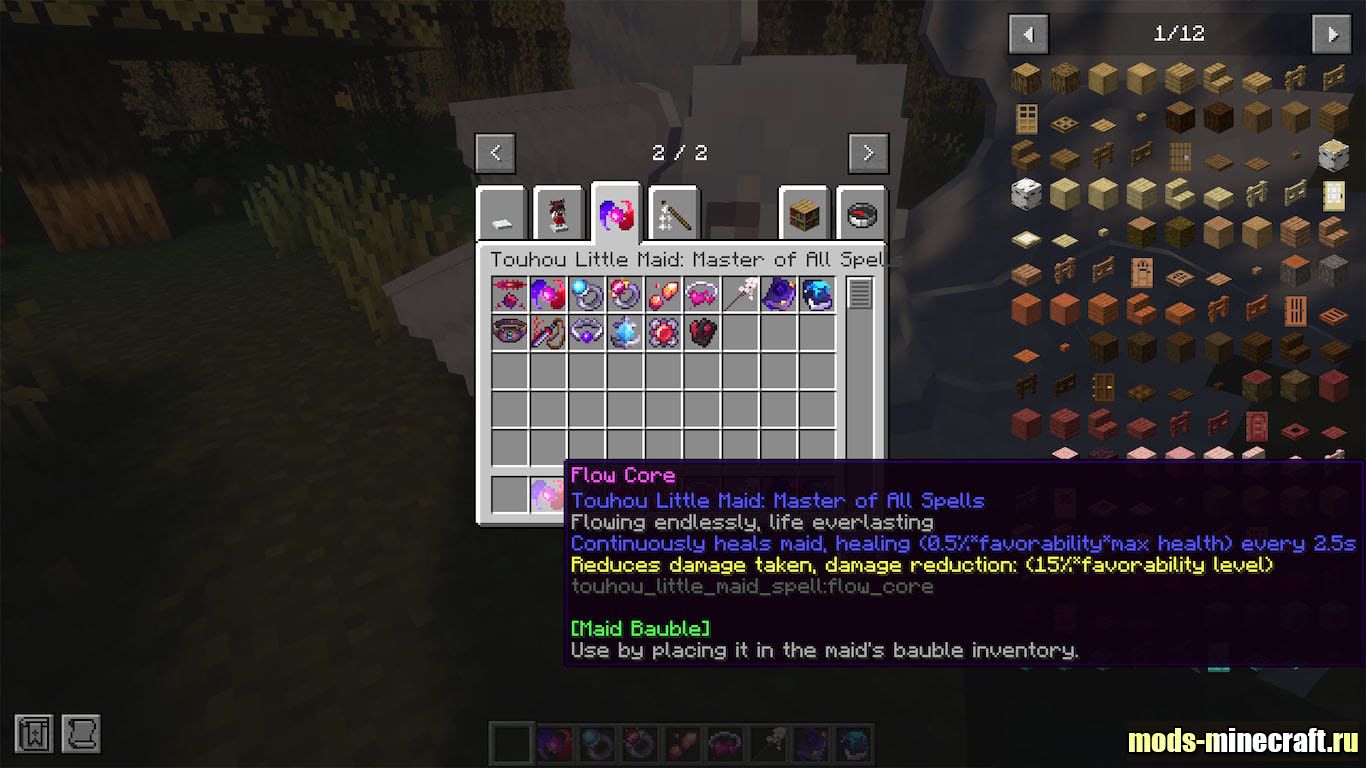Go to the previous creative tab page
This screenshot has height=768, width=1366.
[495, 153]
